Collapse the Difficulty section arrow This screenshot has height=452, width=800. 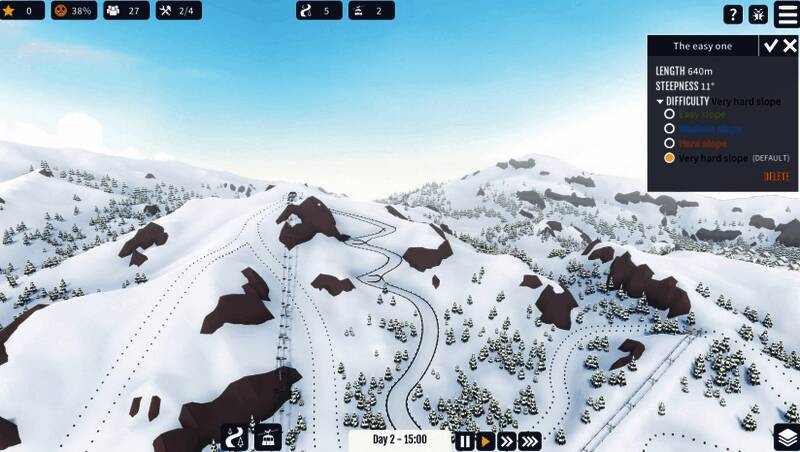(660, 101)
